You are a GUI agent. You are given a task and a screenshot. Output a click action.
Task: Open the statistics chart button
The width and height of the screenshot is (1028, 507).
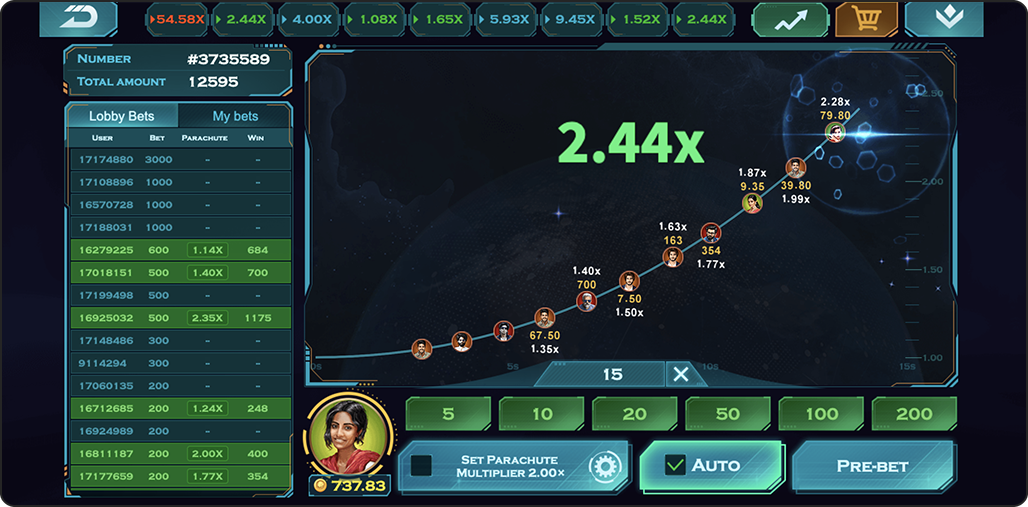click(790, 18)
